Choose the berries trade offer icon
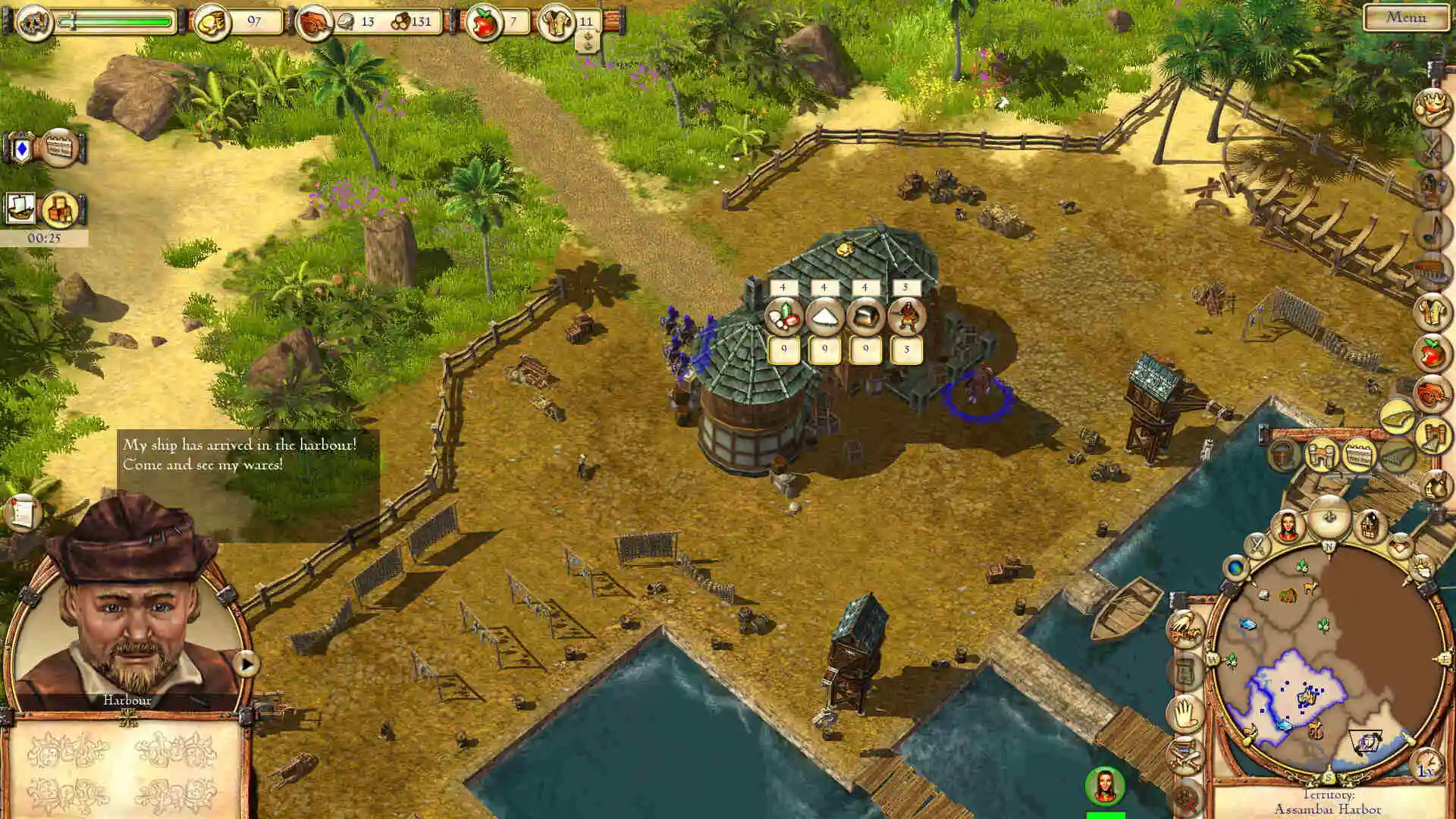 tap(783, 317)
